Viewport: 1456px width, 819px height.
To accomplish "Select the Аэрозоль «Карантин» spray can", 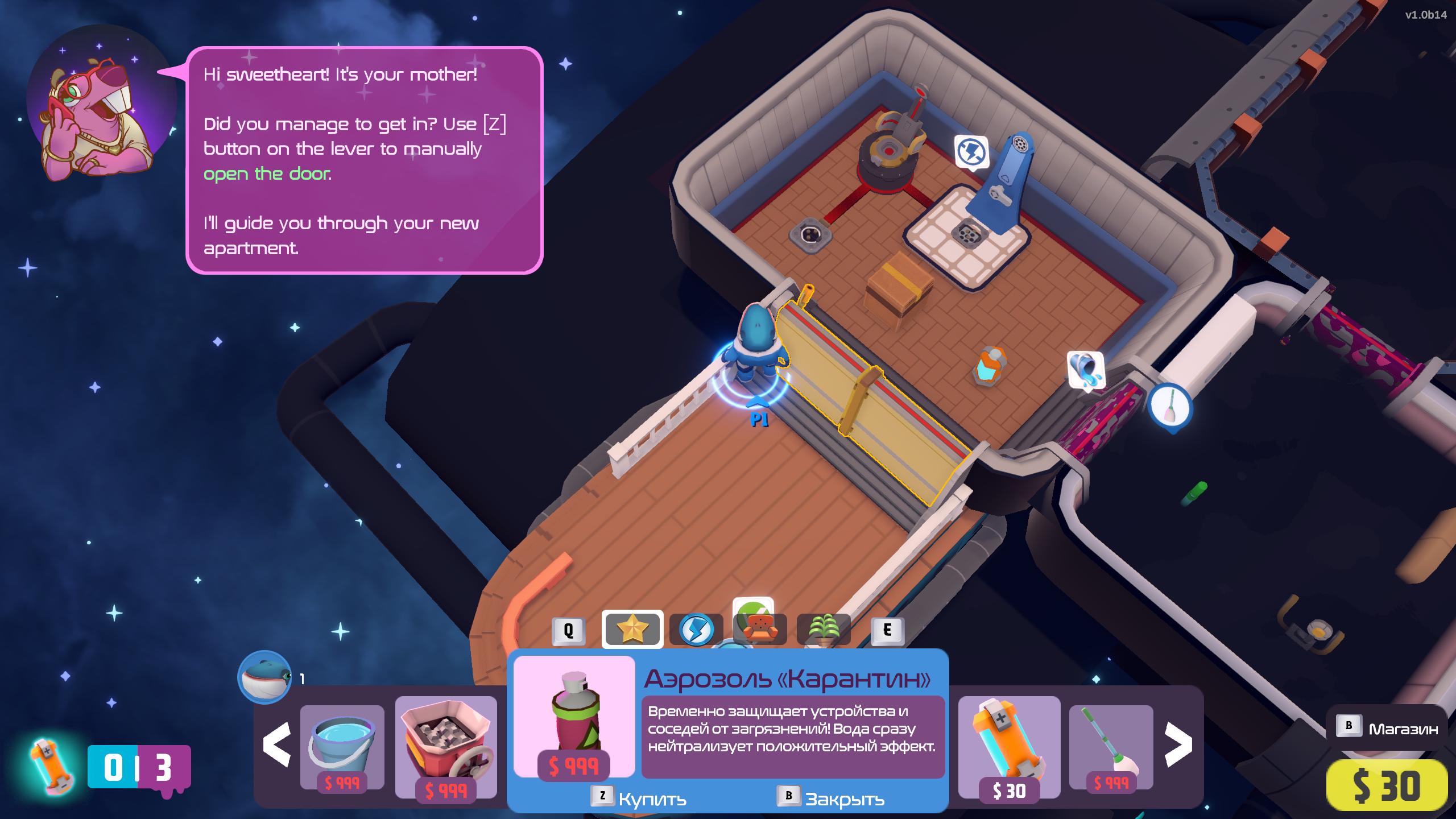I will click(574, 717).
